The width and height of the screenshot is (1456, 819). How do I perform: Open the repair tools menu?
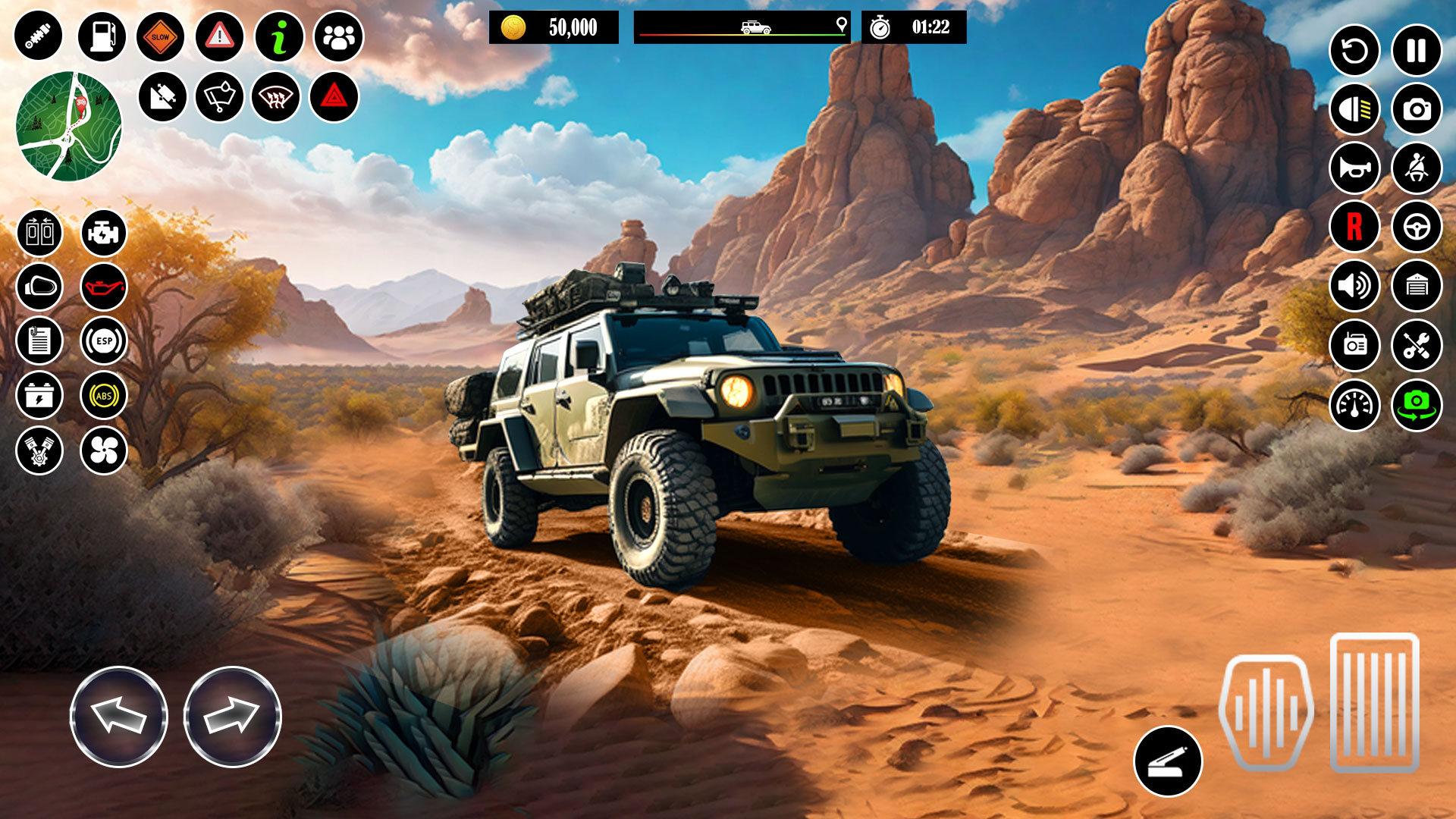pyautogui.click(x=1416, y=346)
